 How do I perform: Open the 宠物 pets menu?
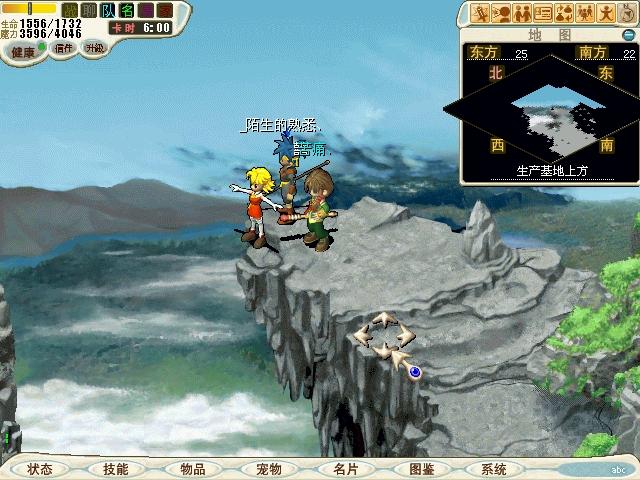(x=268, y=469)
